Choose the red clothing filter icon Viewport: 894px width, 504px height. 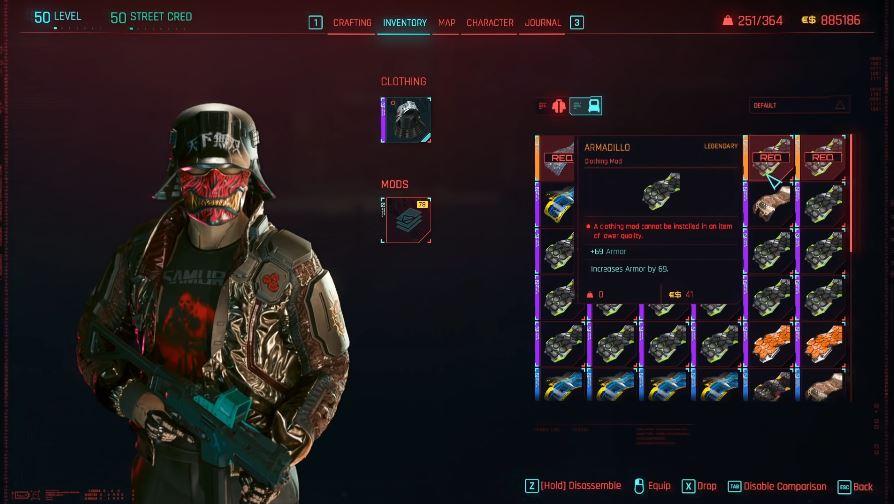point(558,106)
